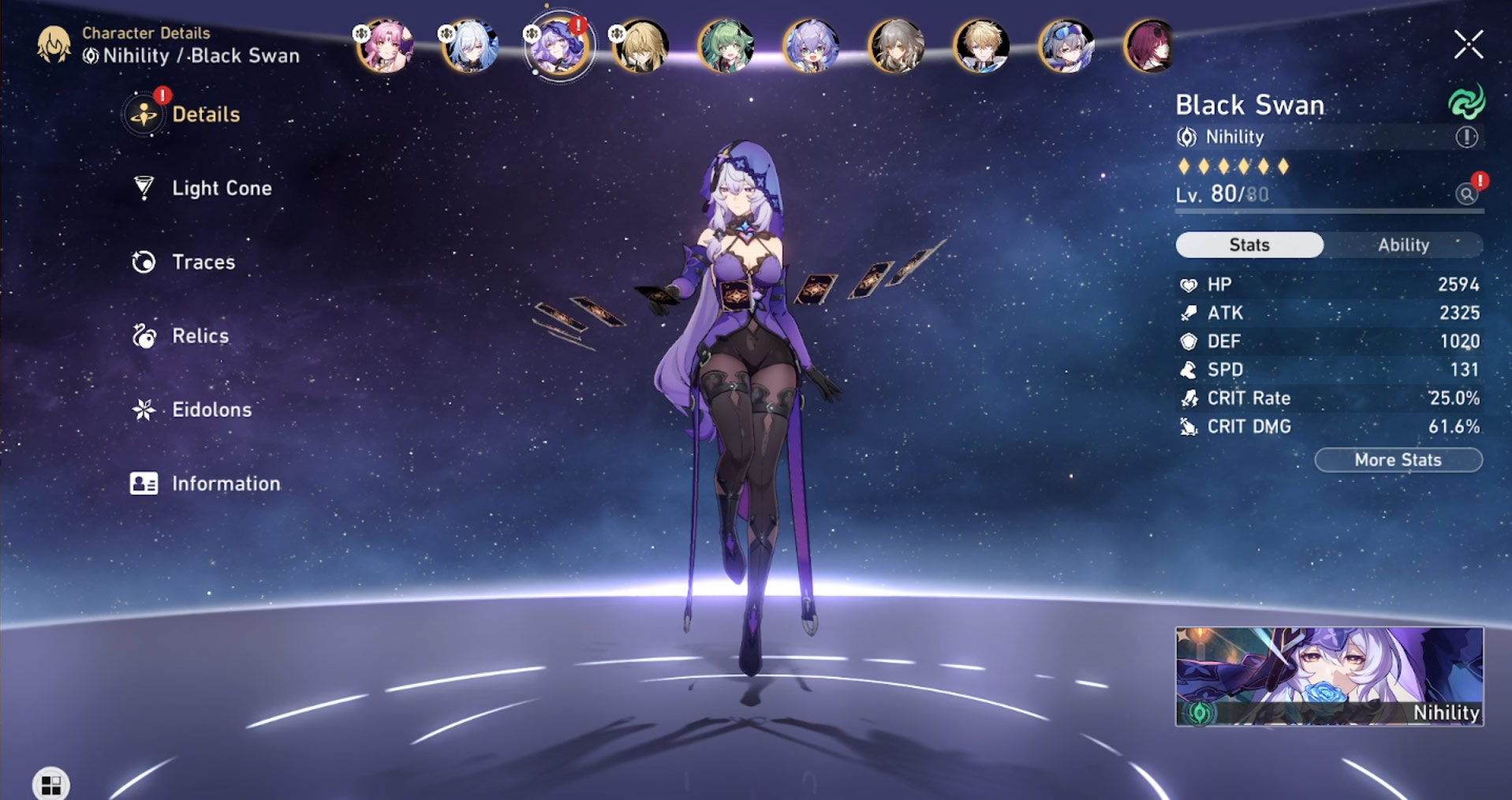This screenshot has width=1512, height=800.
Task: Select the pink-haired character portrait
Action: (x=386, y=46)
